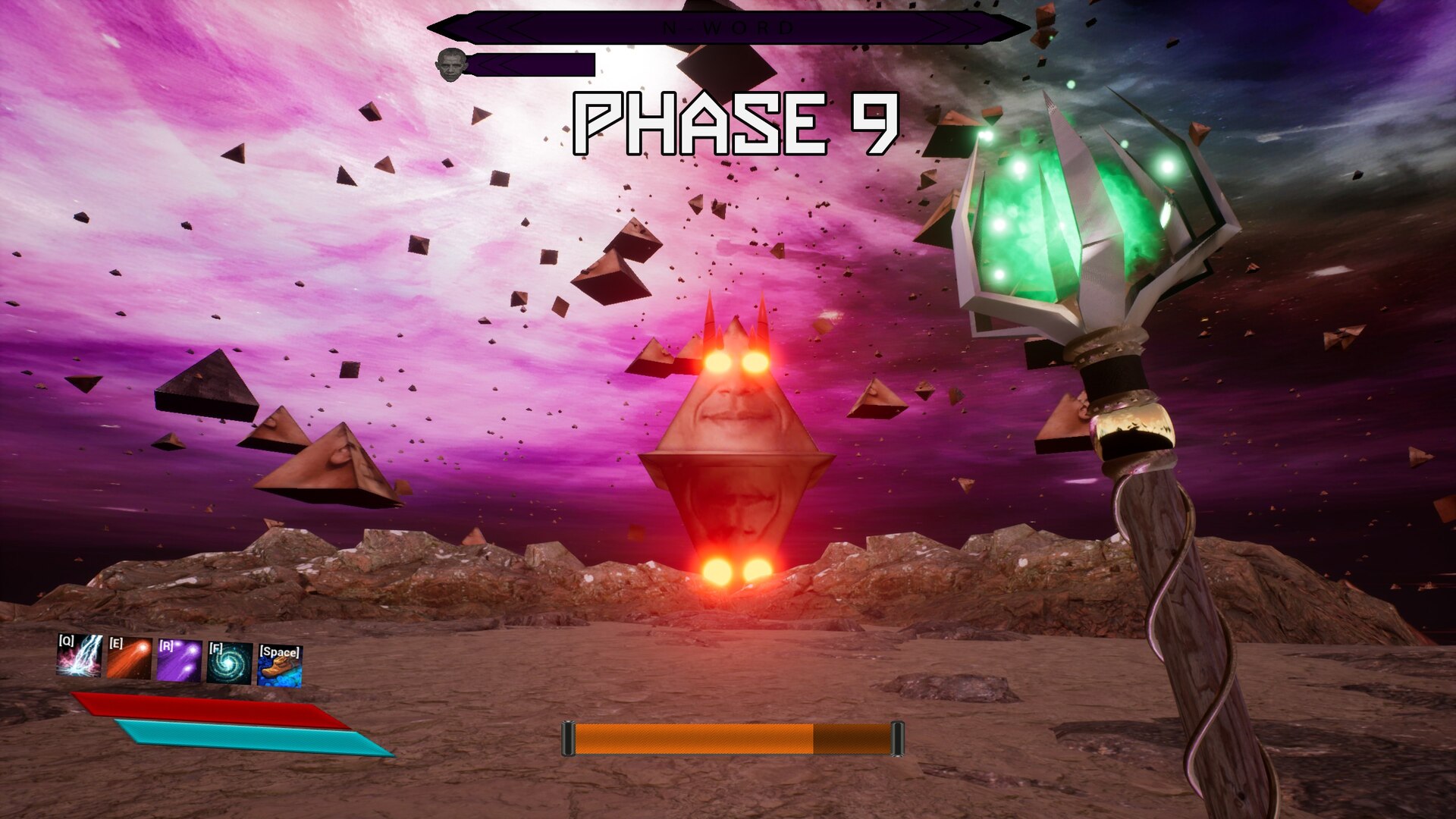1456x819 pixels.
Task: Click the winged boot dash ability
Action: coord(279,666)
